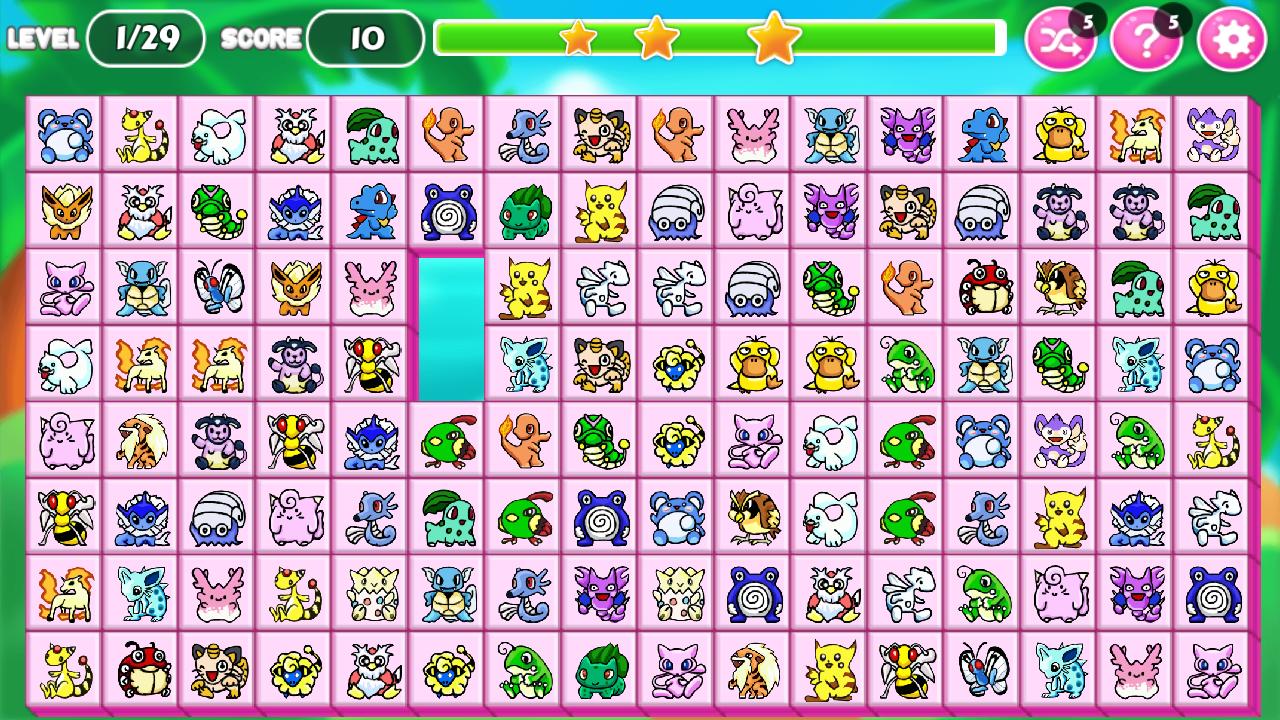The width and height of the screenshot is (1280, 720).
Task: Select the Squirtle tile in the bottom row
Action: click(x=446, y=595)
